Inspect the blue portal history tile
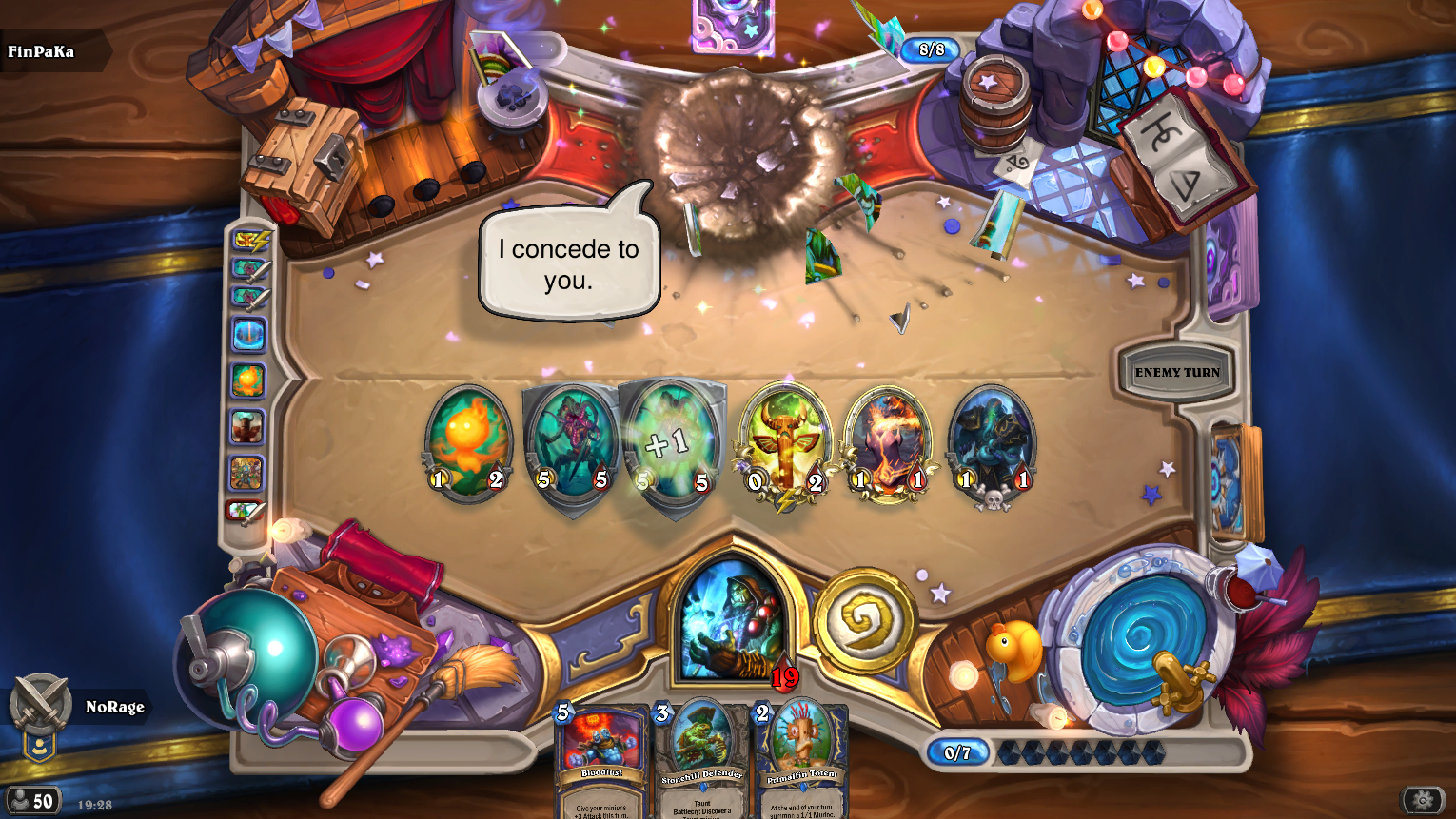Screen dimensions: 1456x819 click(x=248, y=334)
